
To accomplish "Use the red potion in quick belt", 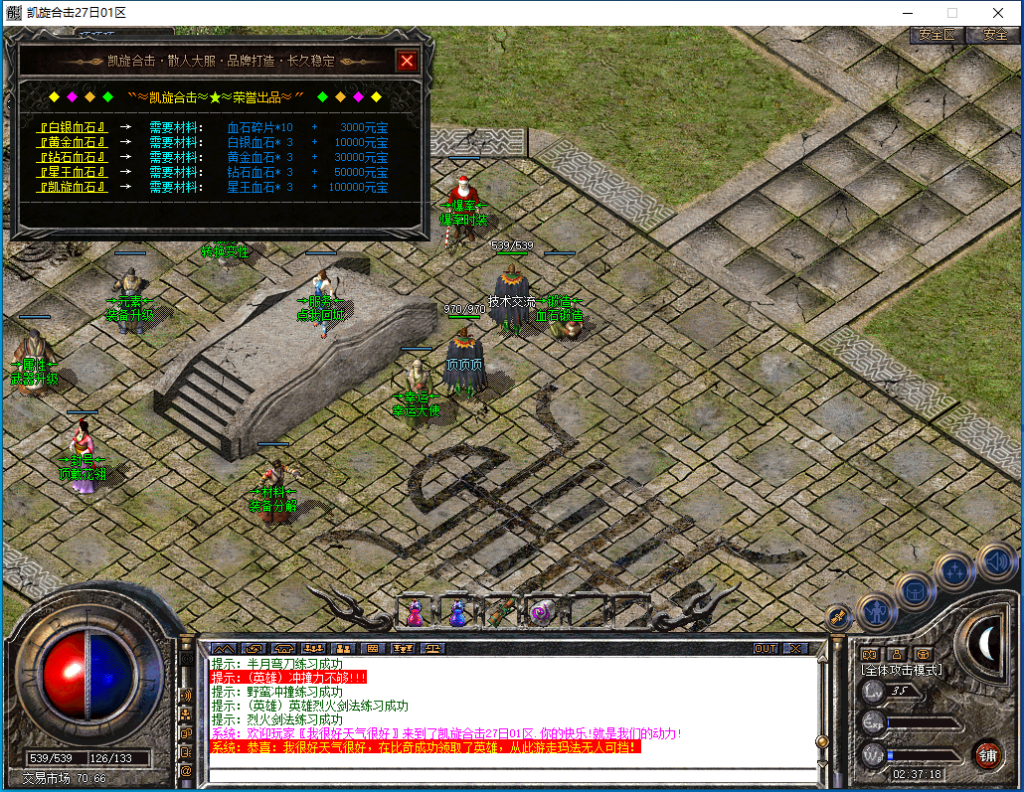I will 414,613.
